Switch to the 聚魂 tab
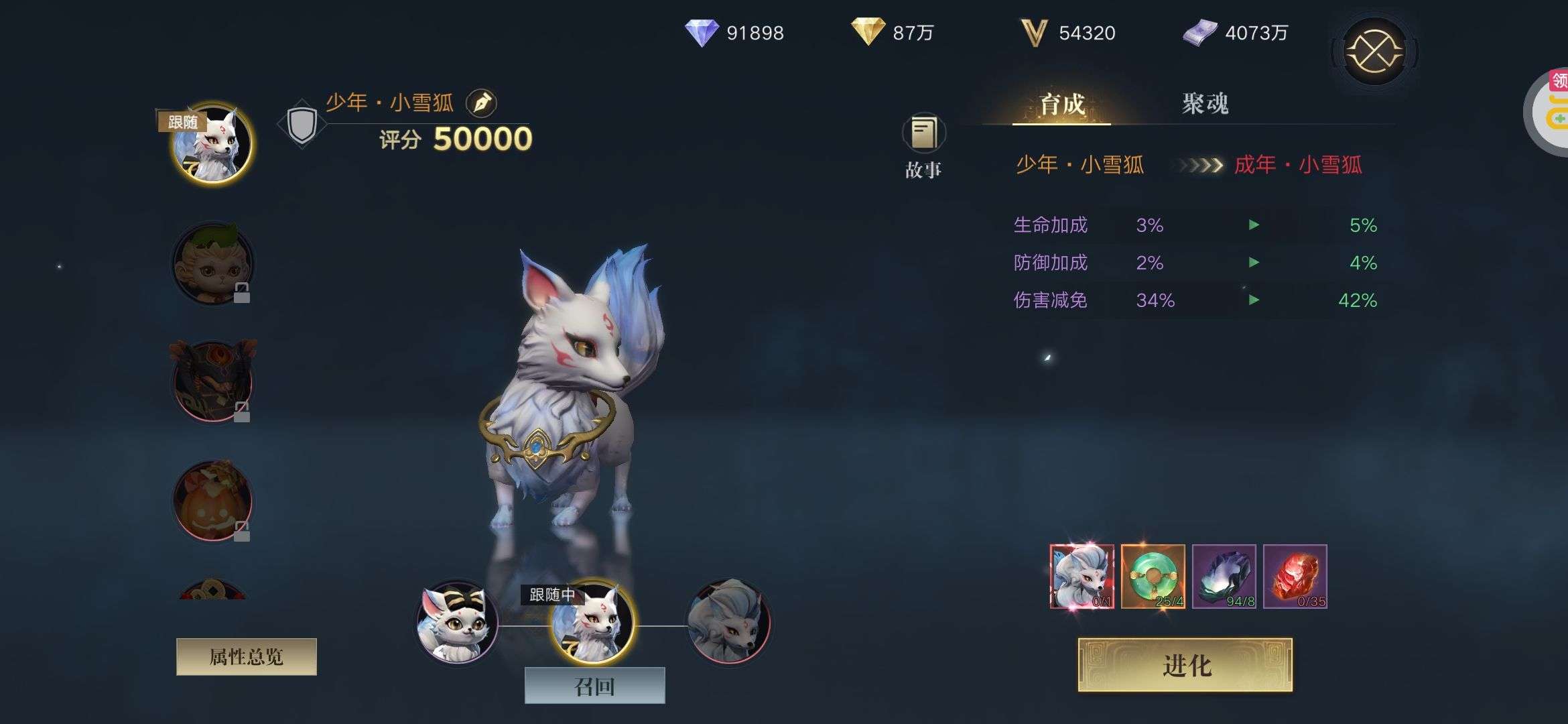Viewport: 1568px width, 724px height. 1205,104
